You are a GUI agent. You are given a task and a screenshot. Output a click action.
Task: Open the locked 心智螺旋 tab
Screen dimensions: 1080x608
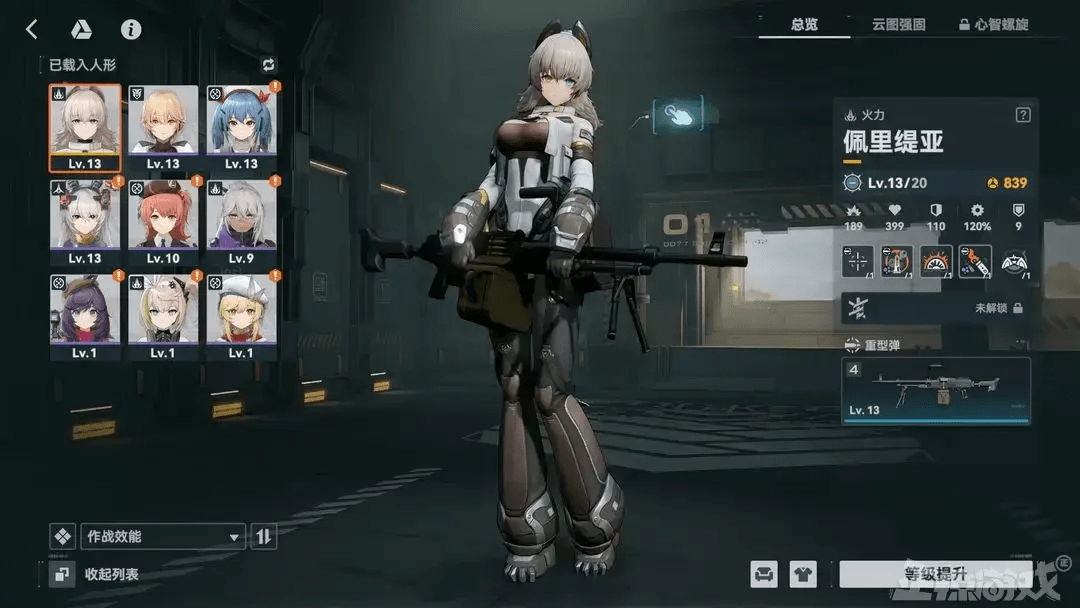pyautogui.click(x=993, y=24)
